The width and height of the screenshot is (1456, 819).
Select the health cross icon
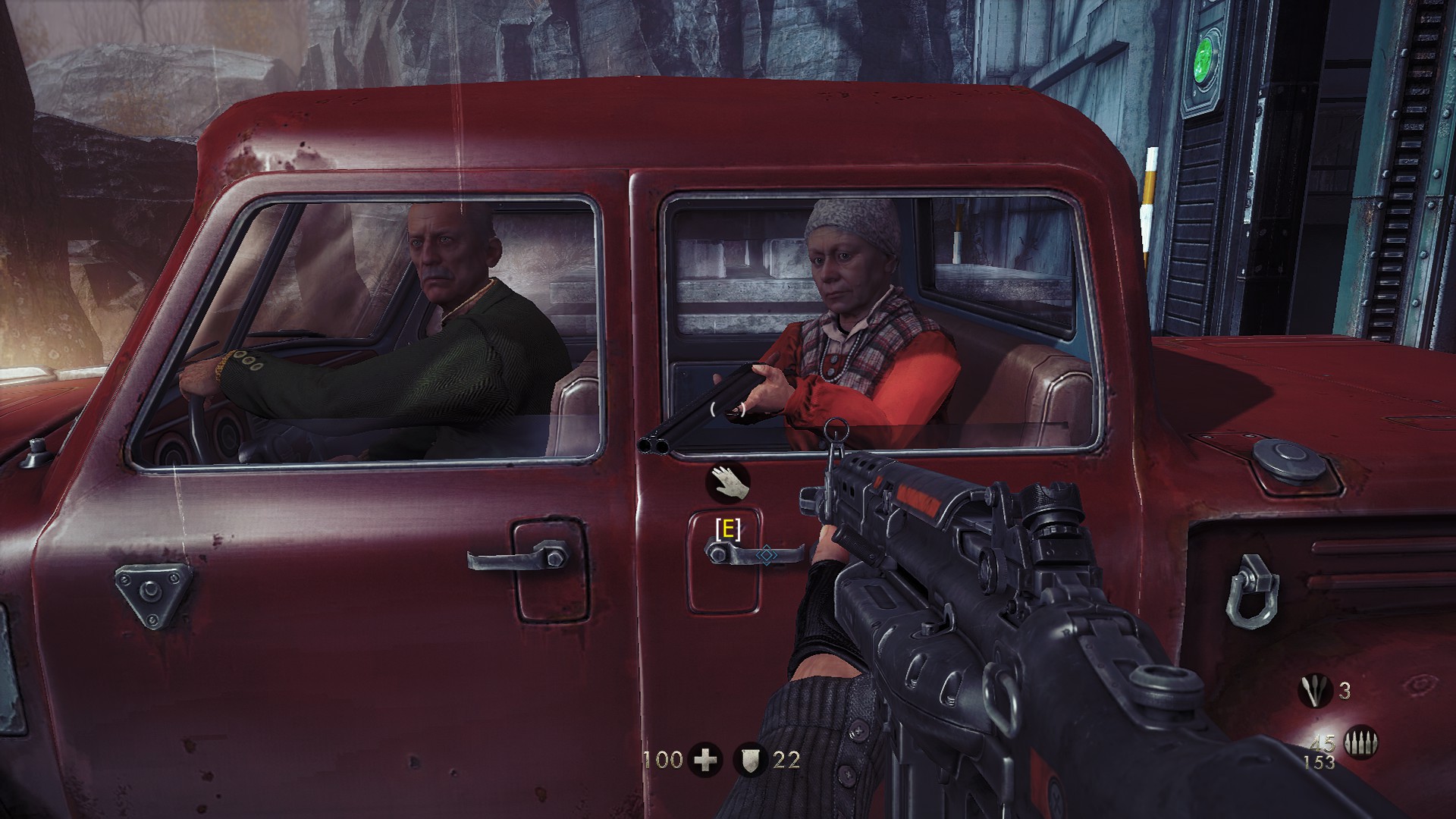coord(705,760)
